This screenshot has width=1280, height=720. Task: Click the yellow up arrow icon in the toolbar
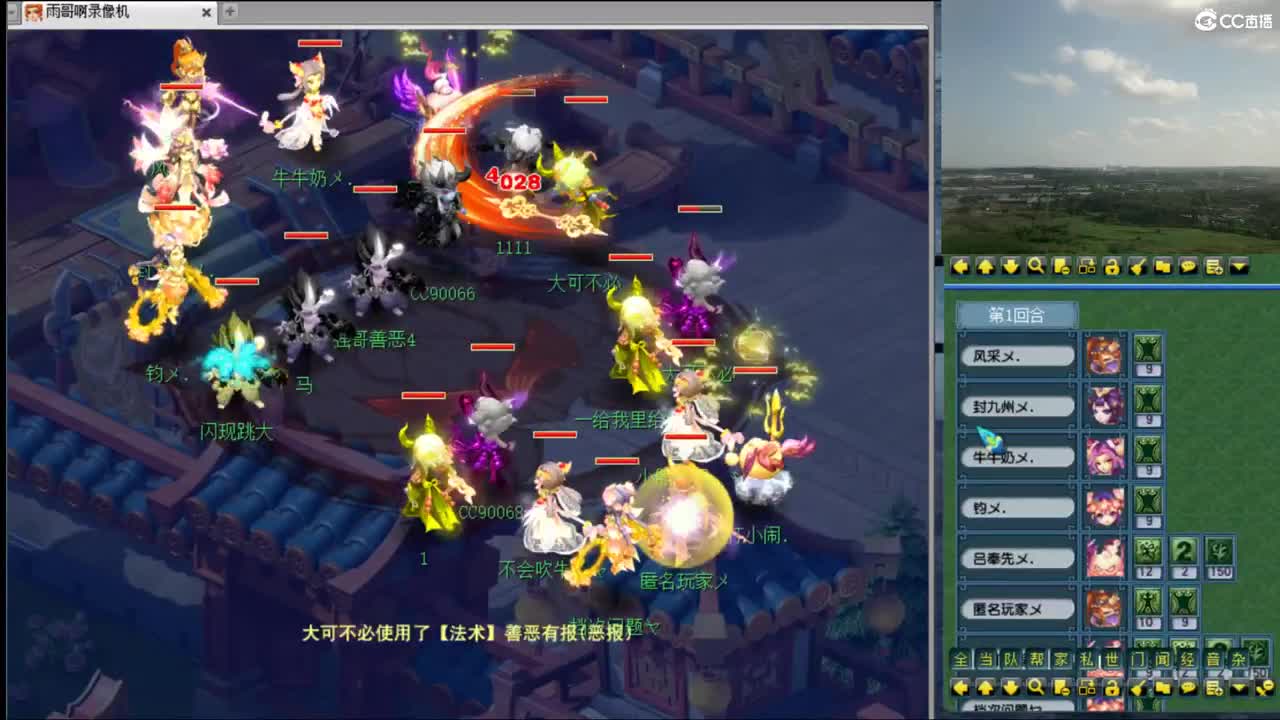pos(987,265)
